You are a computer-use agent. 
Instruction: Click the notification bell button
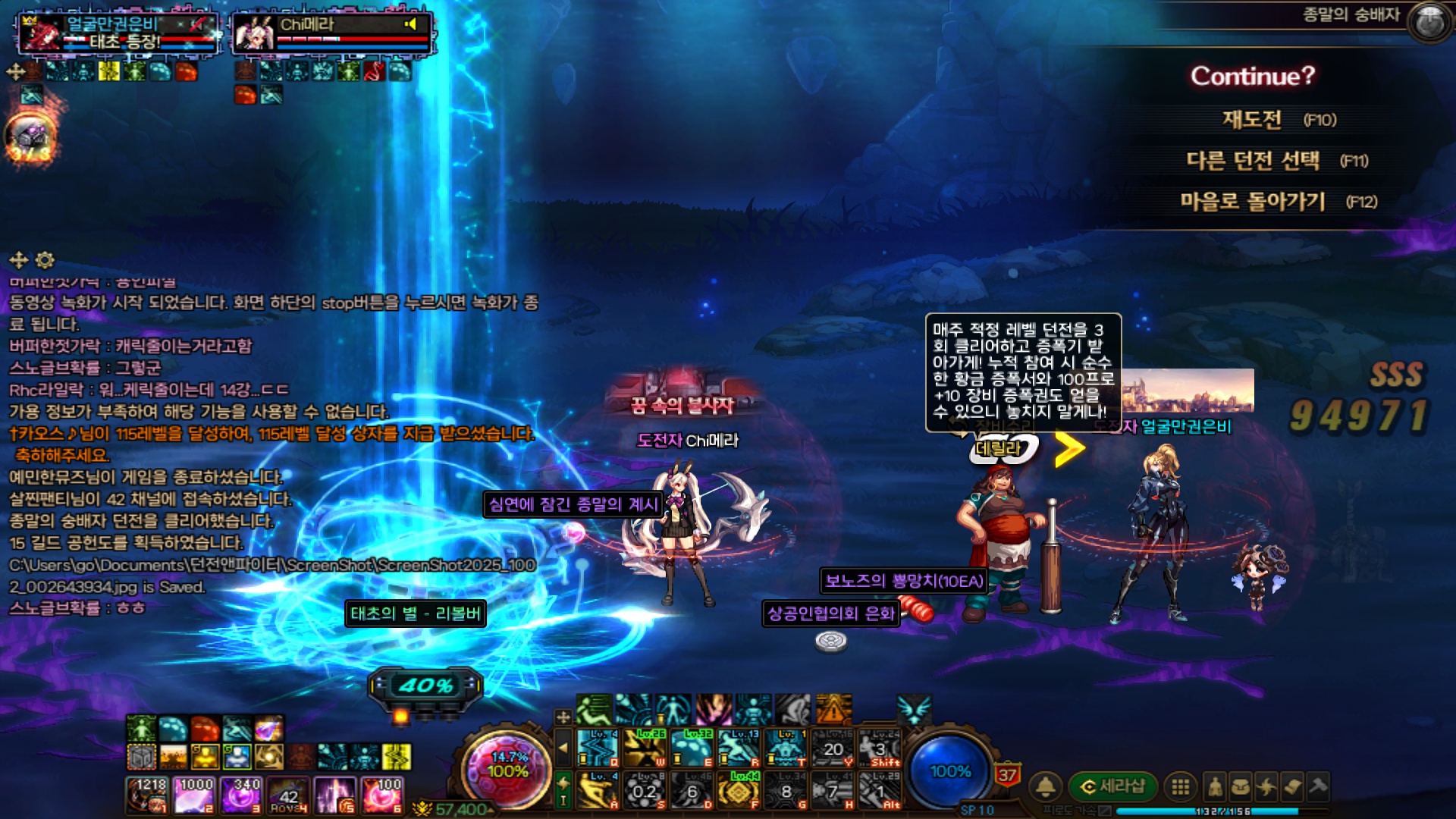click(x=1046, y=786)
